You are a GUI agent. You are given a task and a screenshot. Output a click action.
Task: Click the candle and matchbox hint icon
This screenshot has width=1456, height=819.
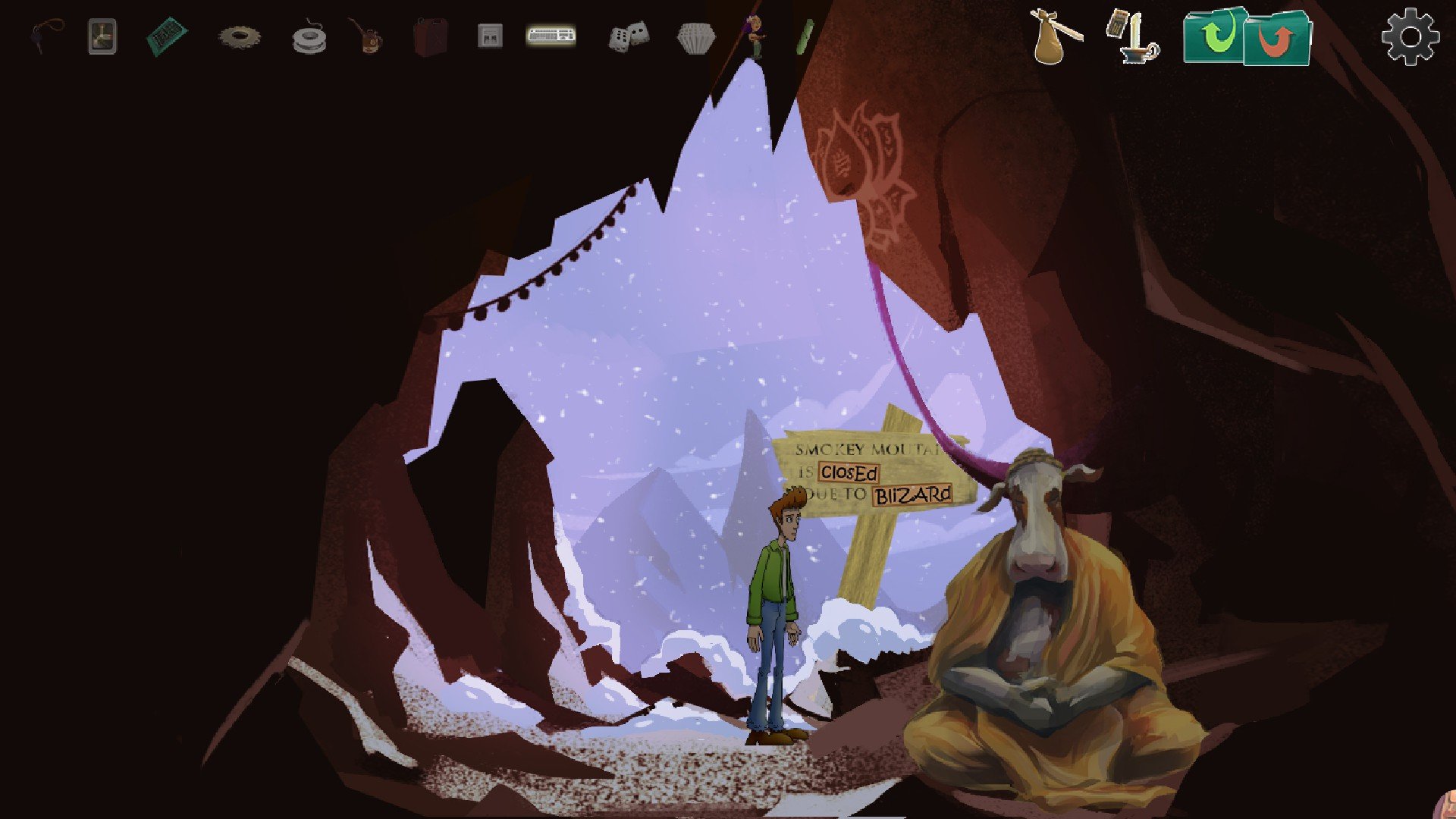[1132, 36]
